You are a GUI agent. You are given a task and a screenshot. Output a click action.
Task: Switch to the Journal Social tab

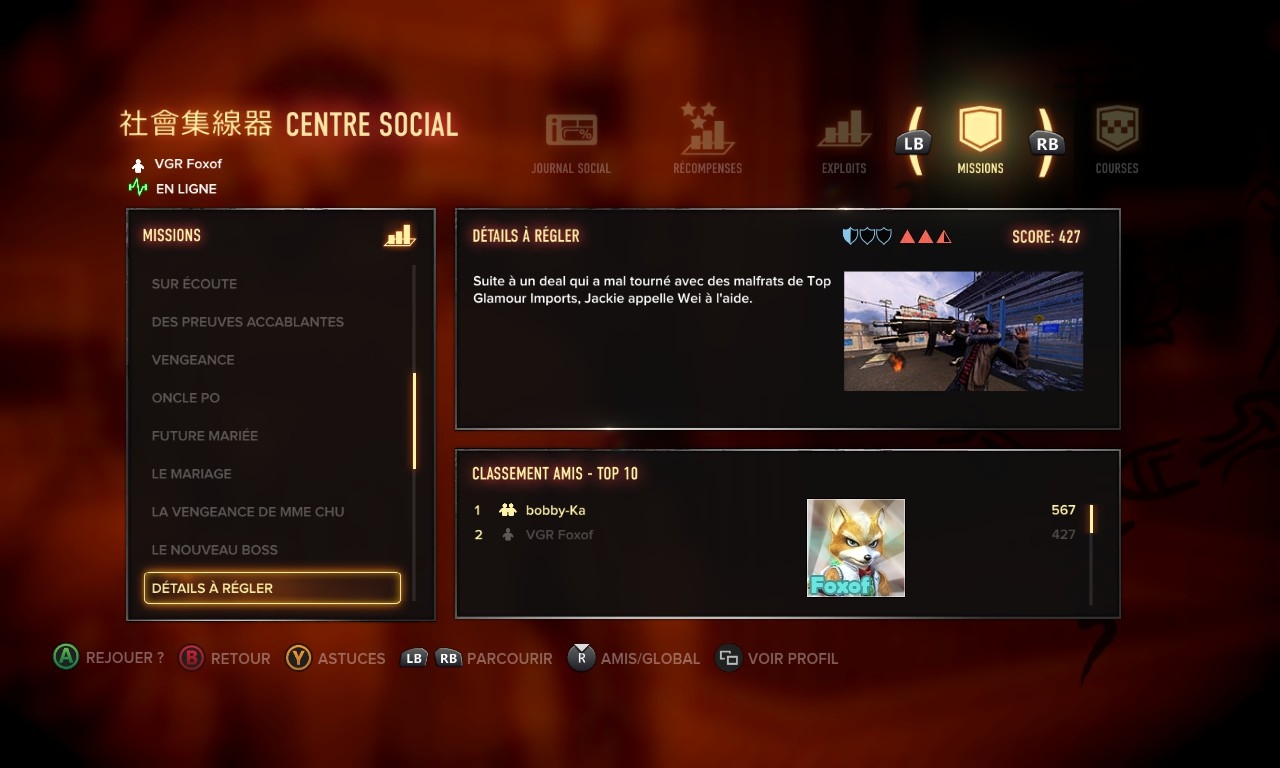click(571, 141)
